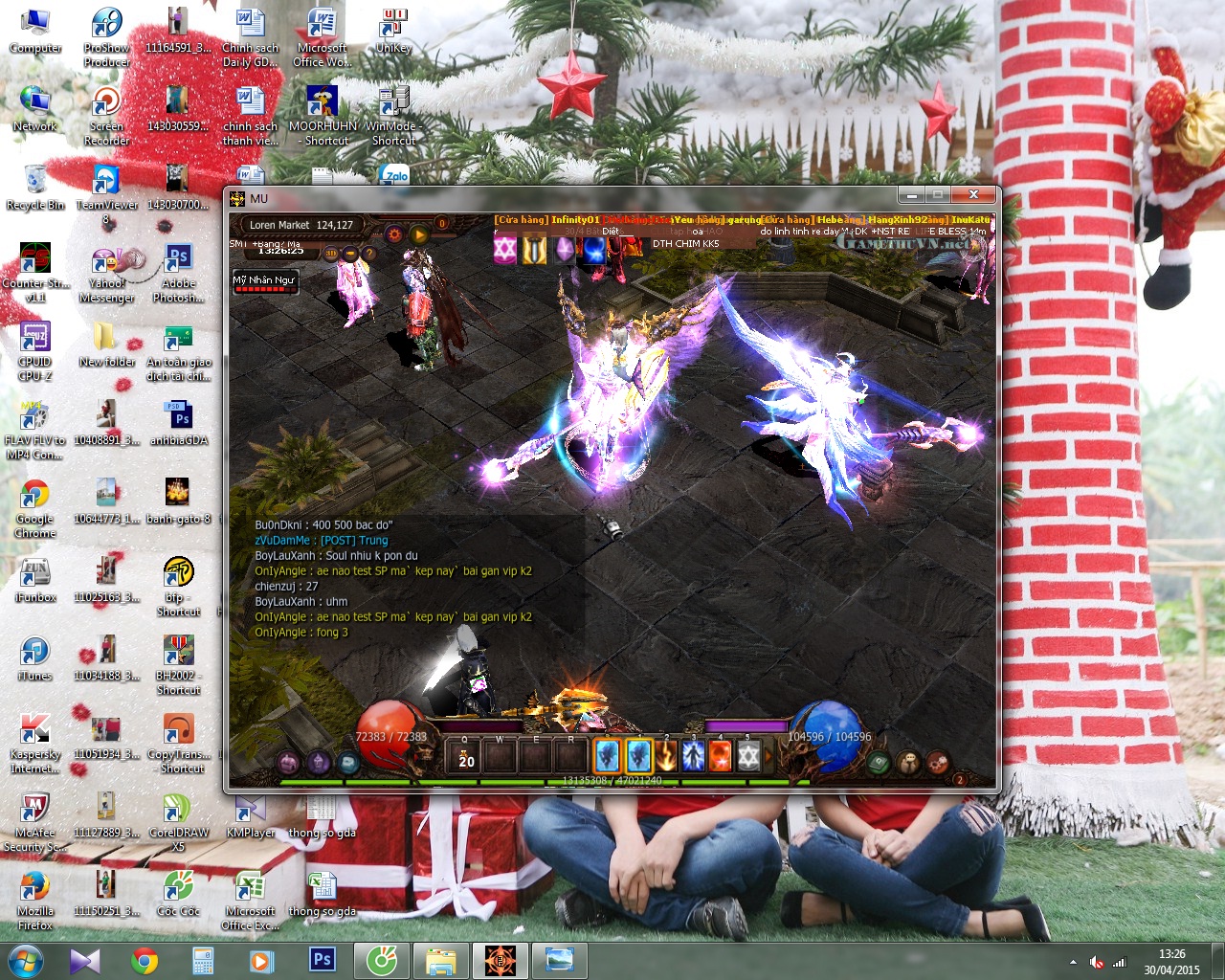Use the blue glowing figure skill

pyautogui.click(x=692, y=756)
